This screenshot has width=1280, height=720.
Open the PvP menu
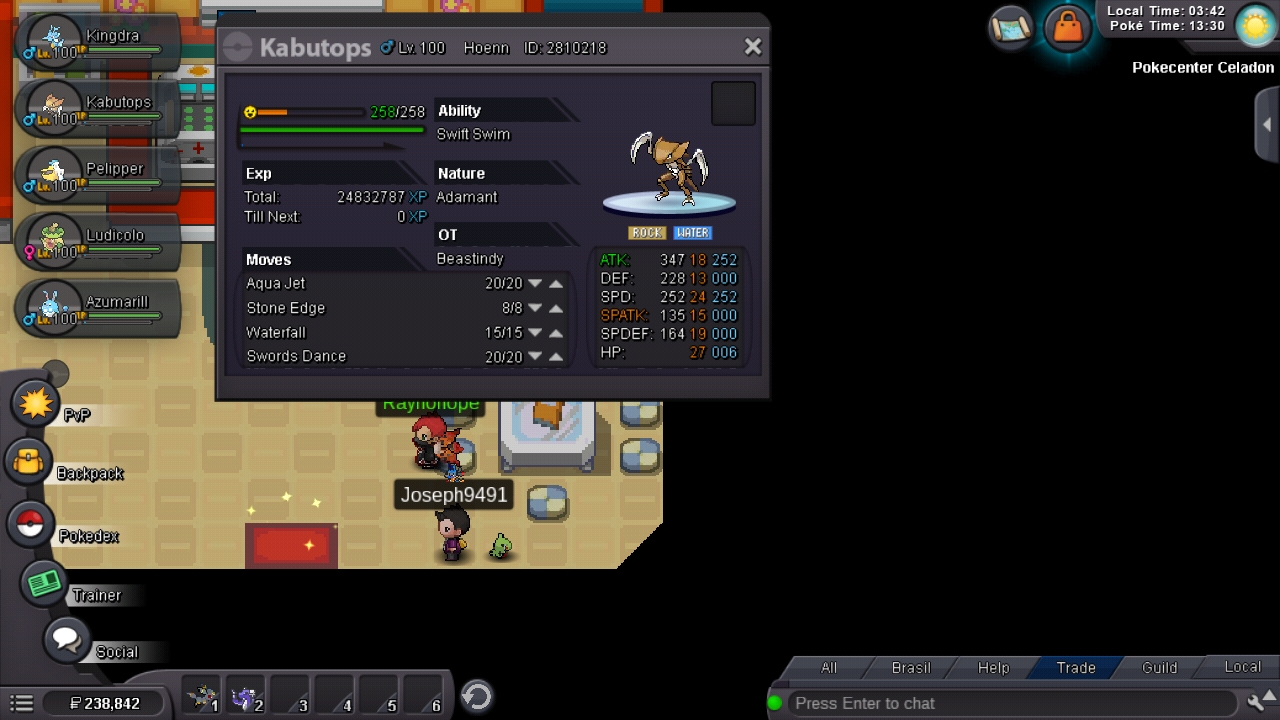(36, 403)
